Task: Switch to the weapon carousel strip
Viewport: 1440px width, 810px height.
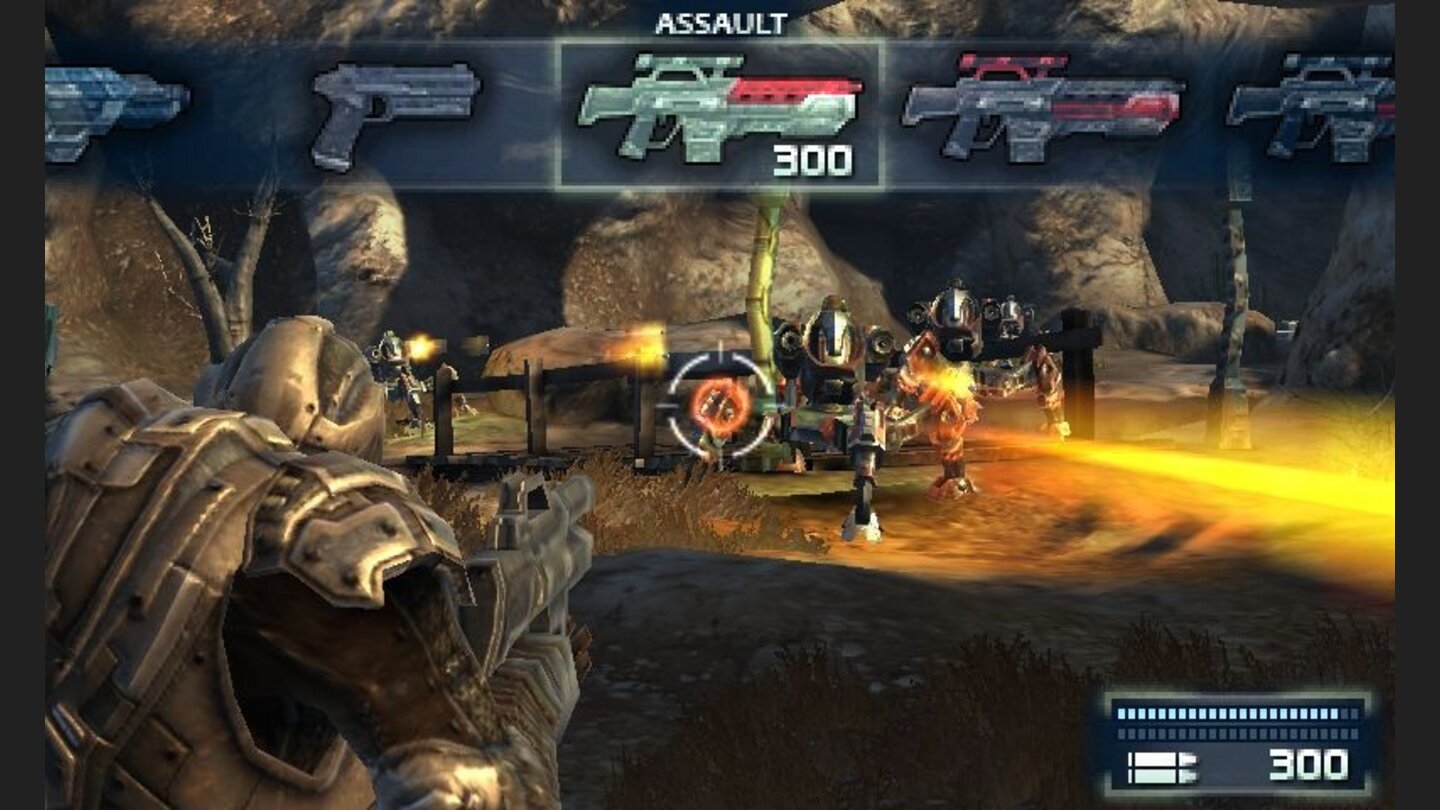Action: [x=720, y=110]
